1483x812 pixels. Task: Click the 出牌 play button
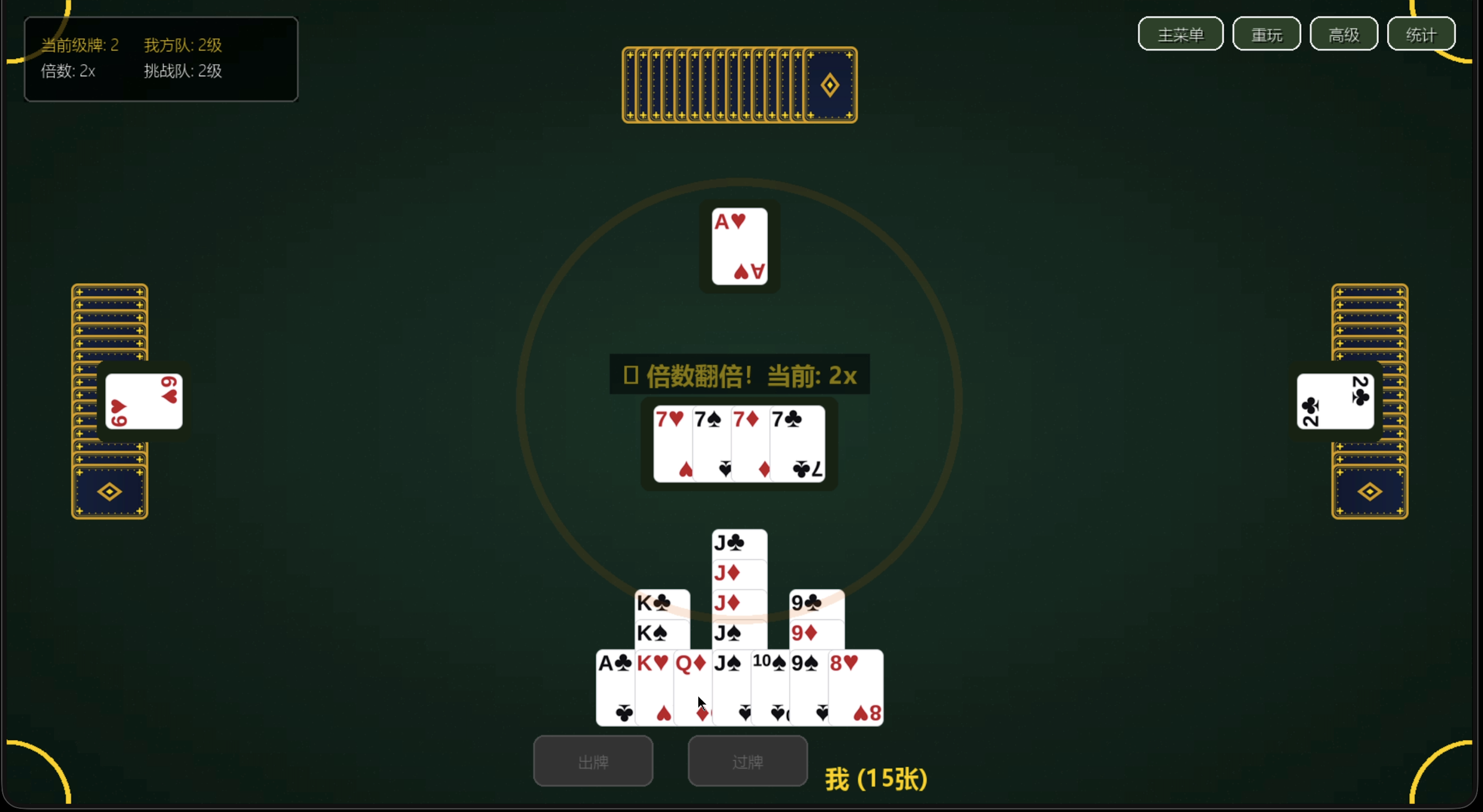point(593,761)
